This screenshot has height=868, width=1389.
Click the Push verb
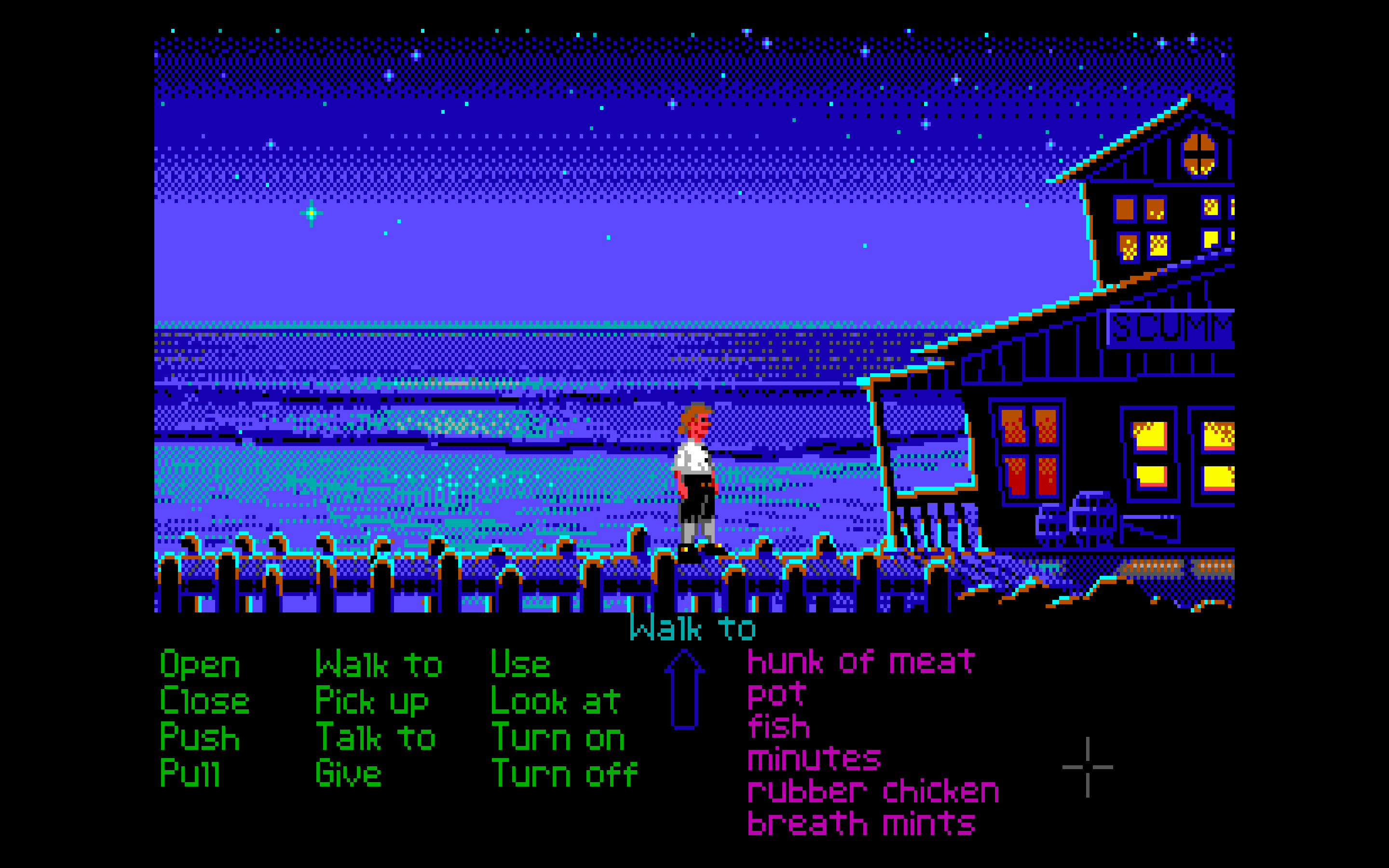200,737
